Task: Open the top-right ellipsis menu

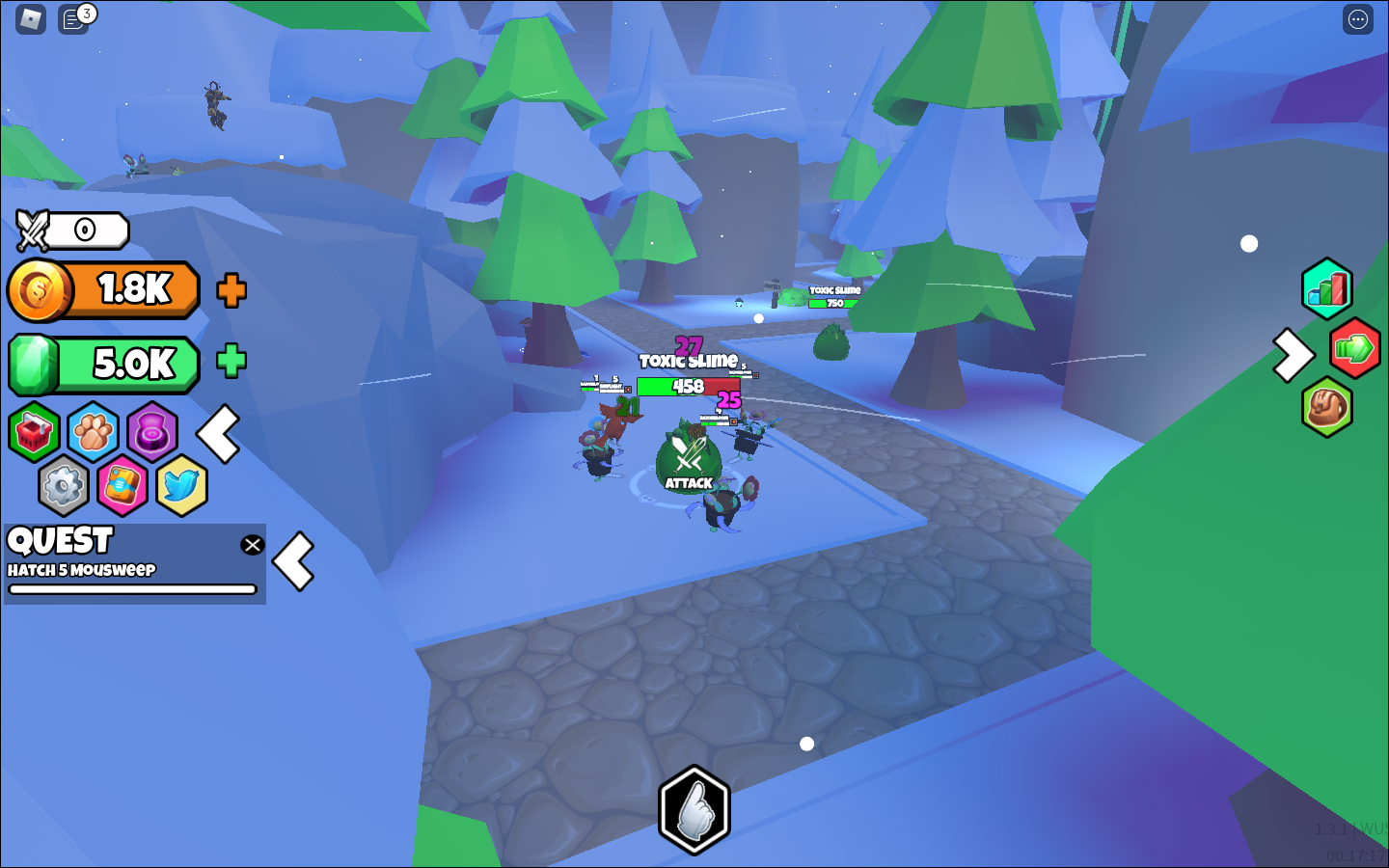Action: (x=1357, y=18)
